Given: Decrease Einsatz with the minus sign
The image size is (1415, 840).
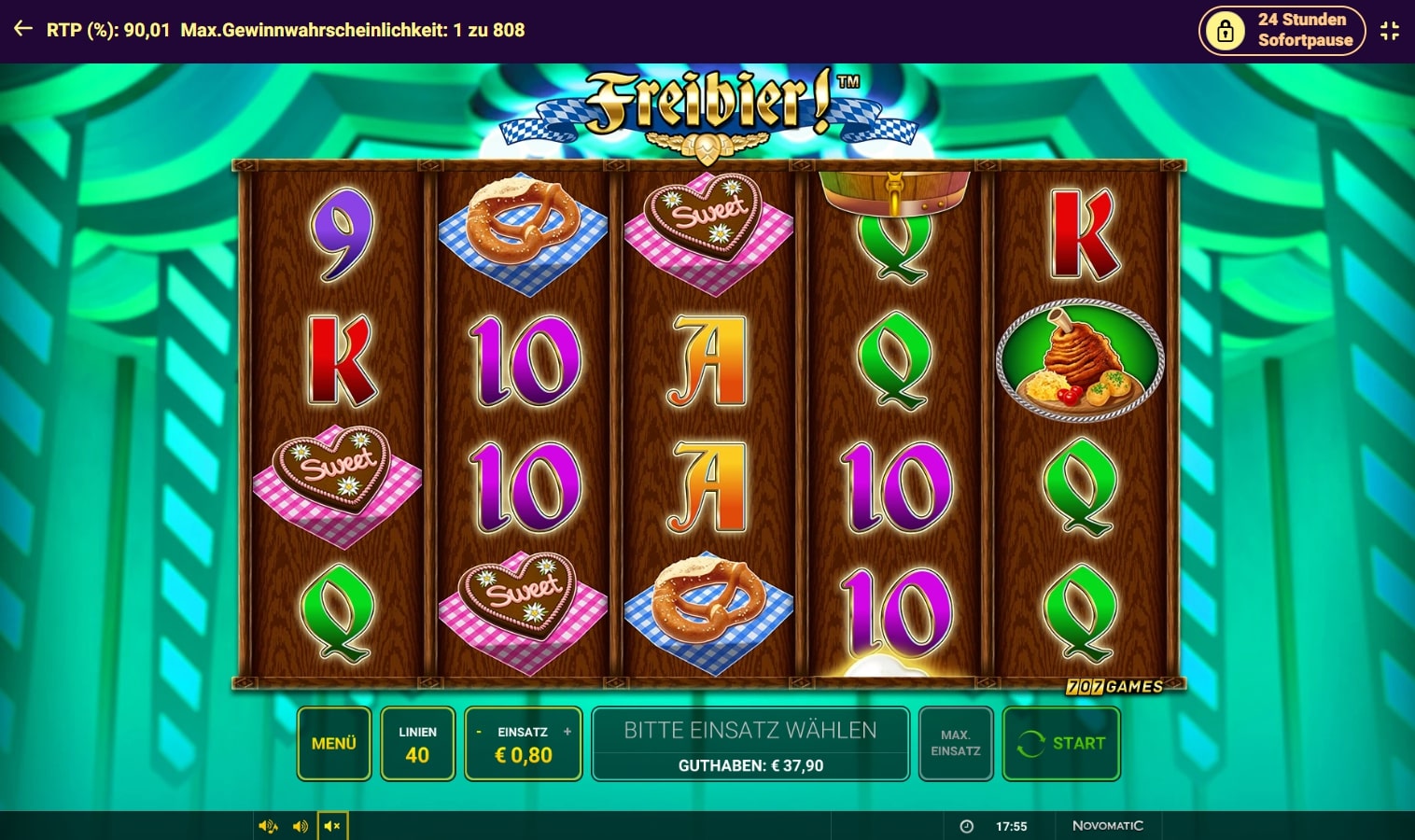Looking at the screenshot, I should pyautogui.click(x=479, y=732).
